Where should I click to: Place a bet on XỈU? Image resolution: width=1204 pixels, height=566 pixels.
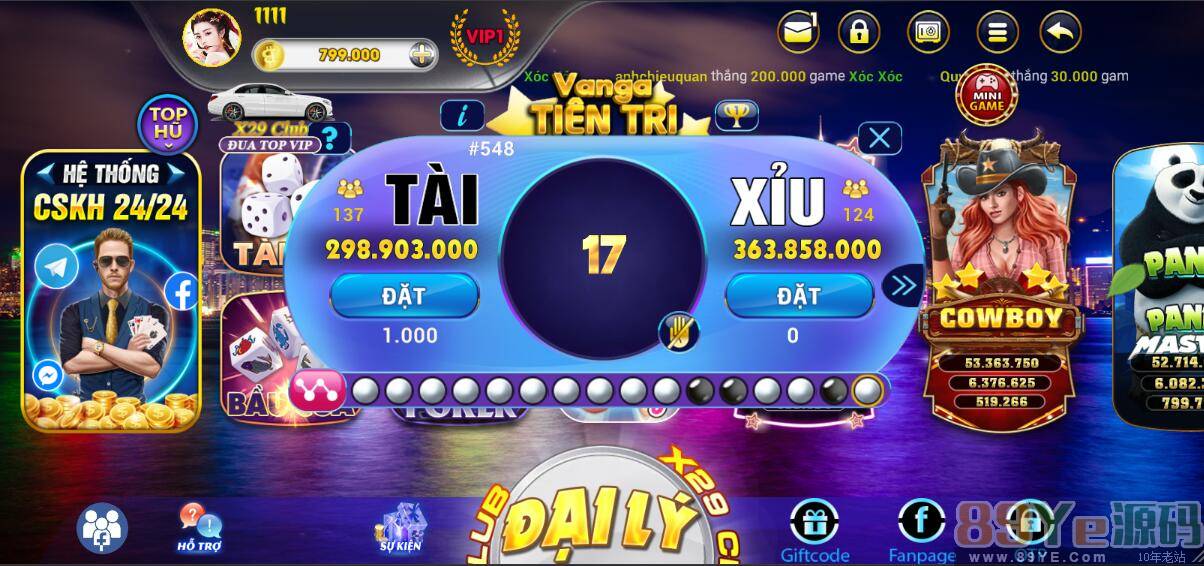(799, 296)
